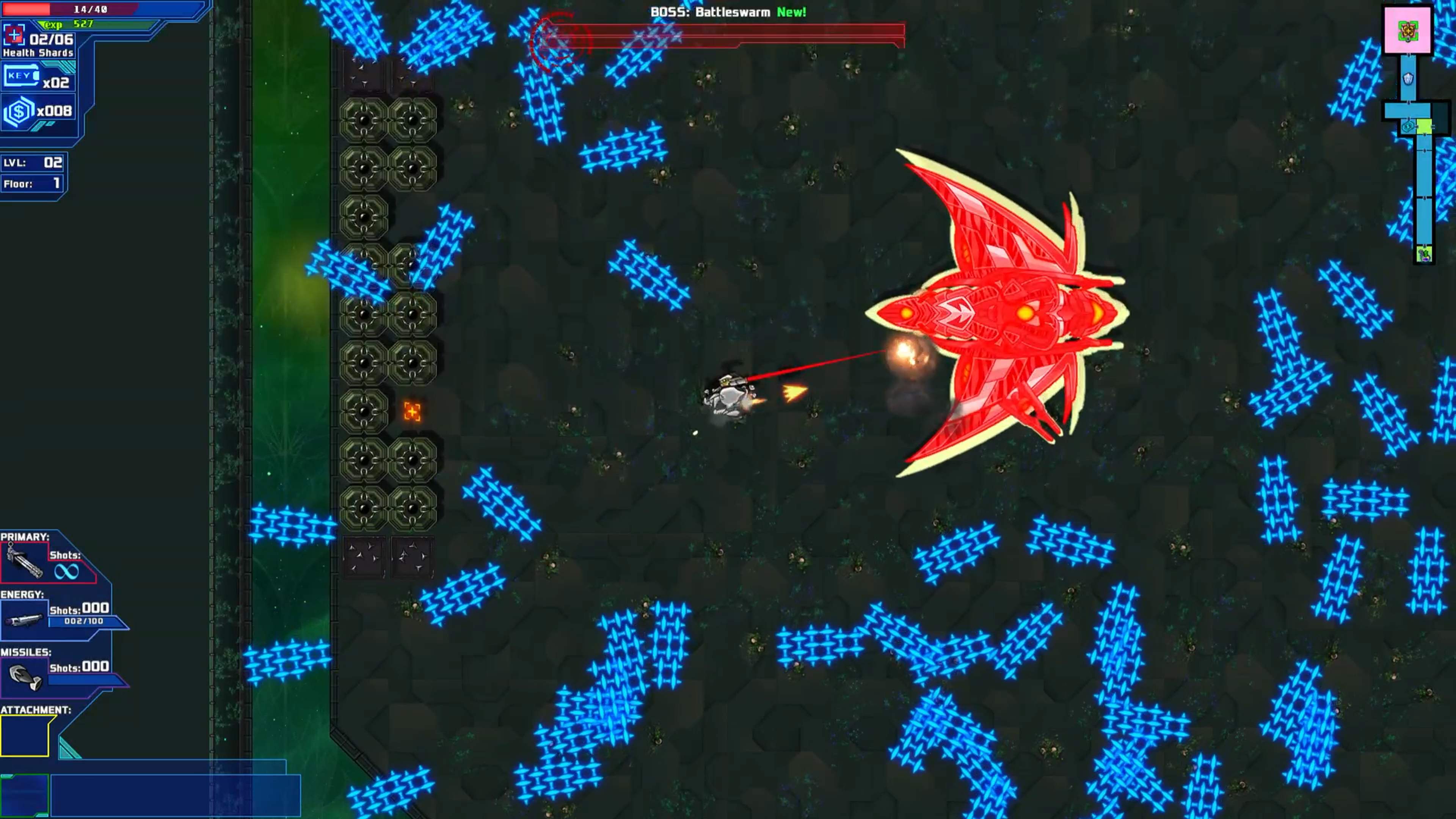Viewport: 1456px width, 819px height.
Task: Click the BOSS: Battleswarm title banner
Action: (x=709, y=11)
